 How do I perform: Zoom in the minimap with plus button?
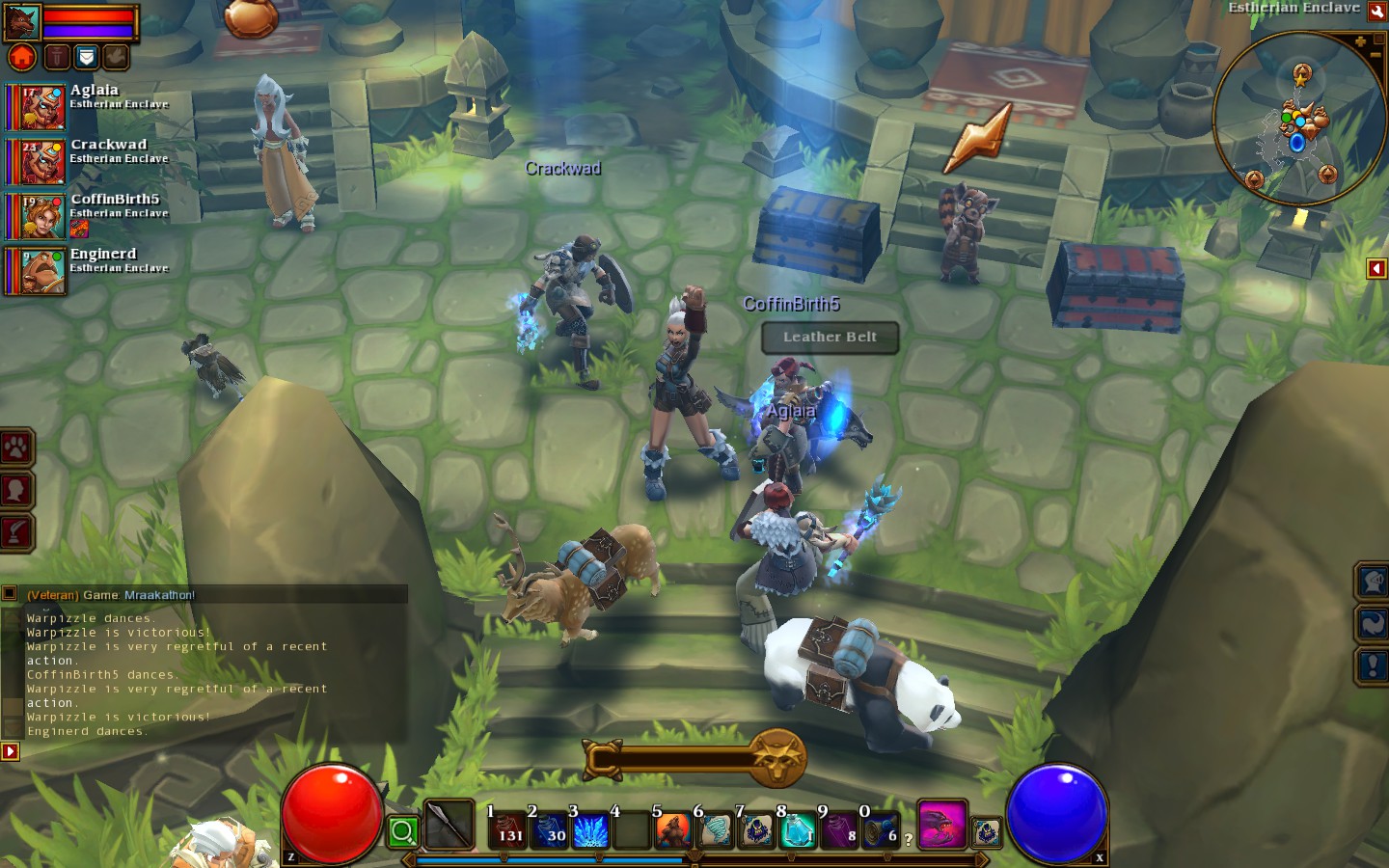click(1360, 42)
